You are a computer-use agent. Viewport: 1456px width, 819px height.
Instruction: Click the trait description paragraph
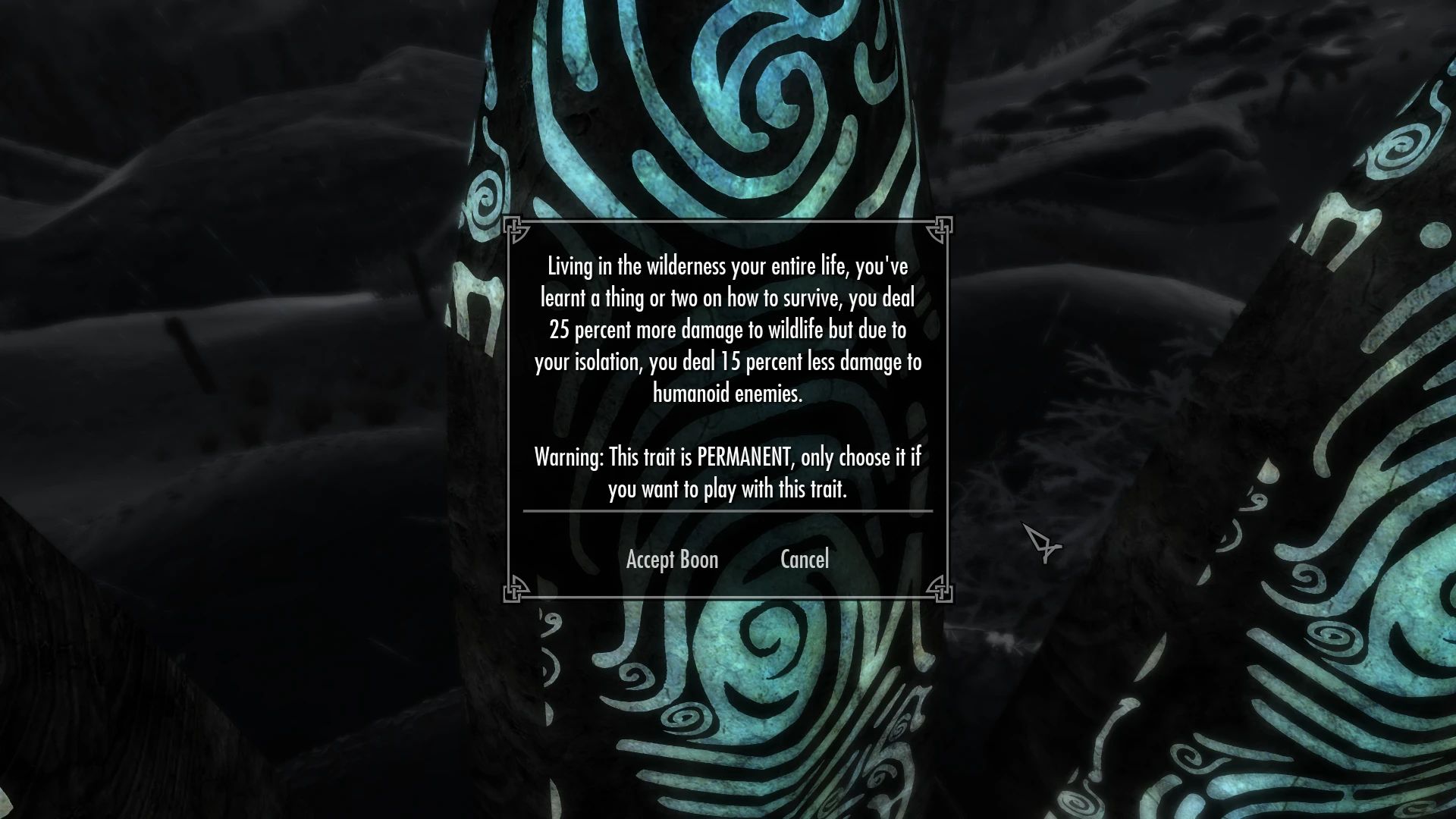[730, 330]
